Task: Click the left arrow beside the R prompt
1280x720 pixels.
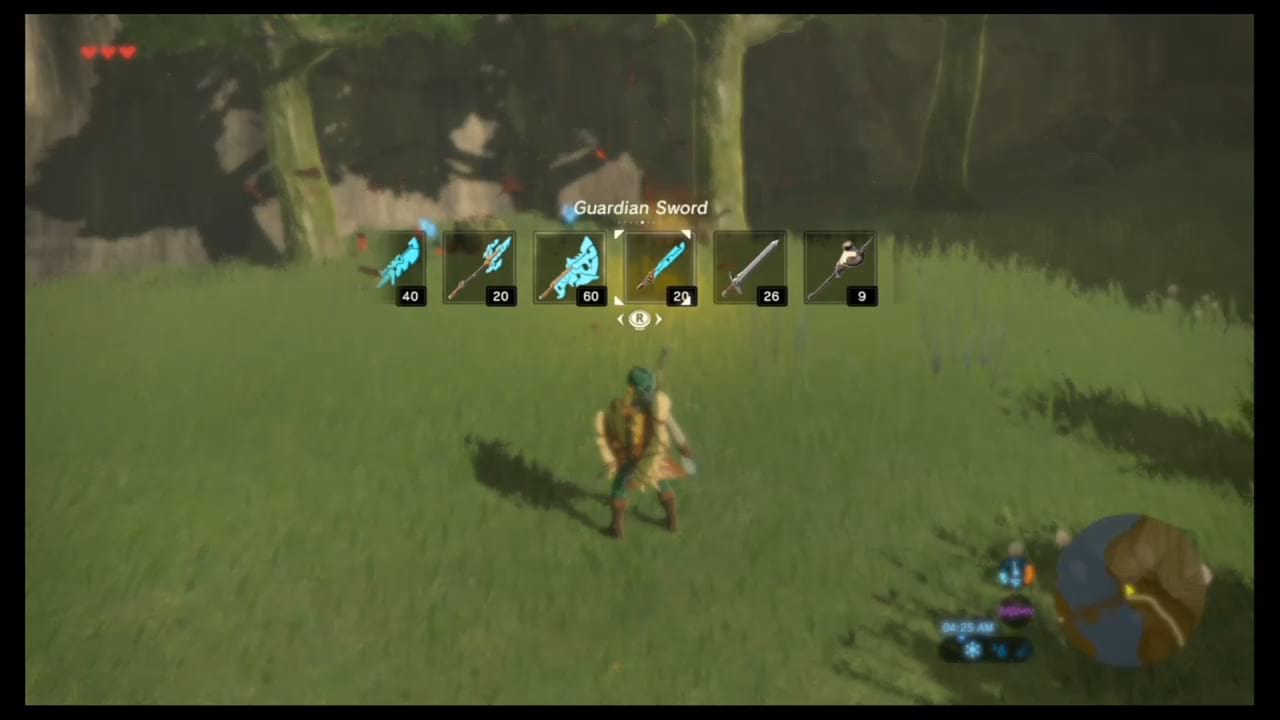Action: click(620, 318)
